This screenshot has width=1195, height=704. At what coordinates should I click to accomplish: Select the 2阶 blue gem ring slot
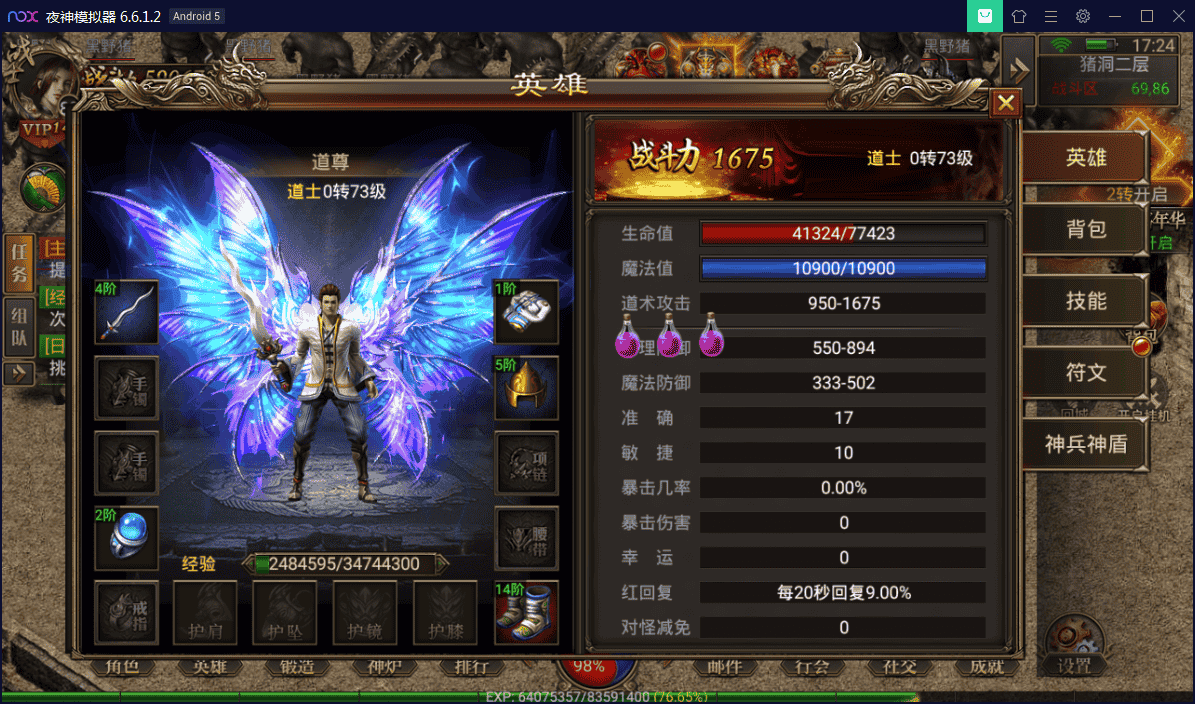tap(127, 538)
